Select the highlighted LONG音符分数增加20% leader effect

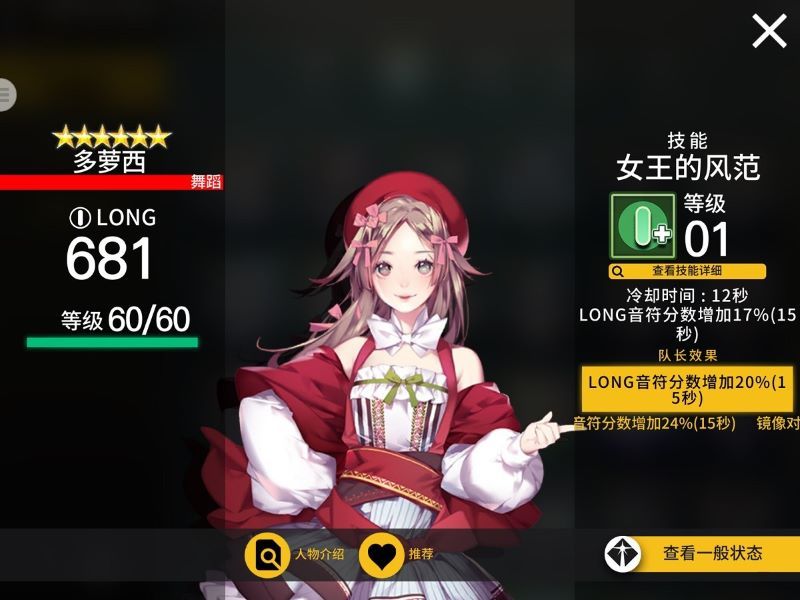tap(687, 389)
